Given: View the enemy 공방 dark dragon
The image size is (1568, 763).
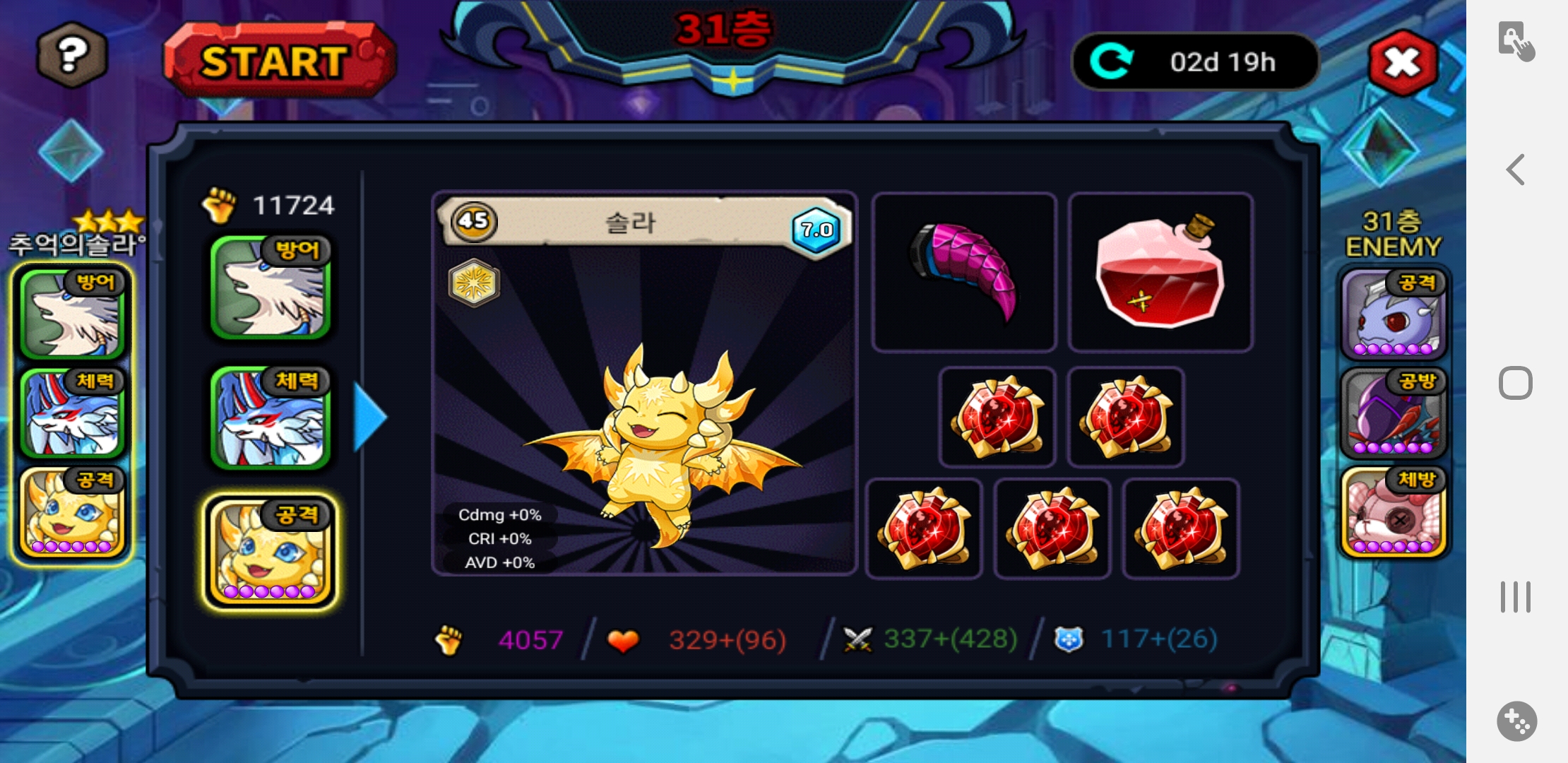Looking at the screenshot, I should [x=1393, y=413].
